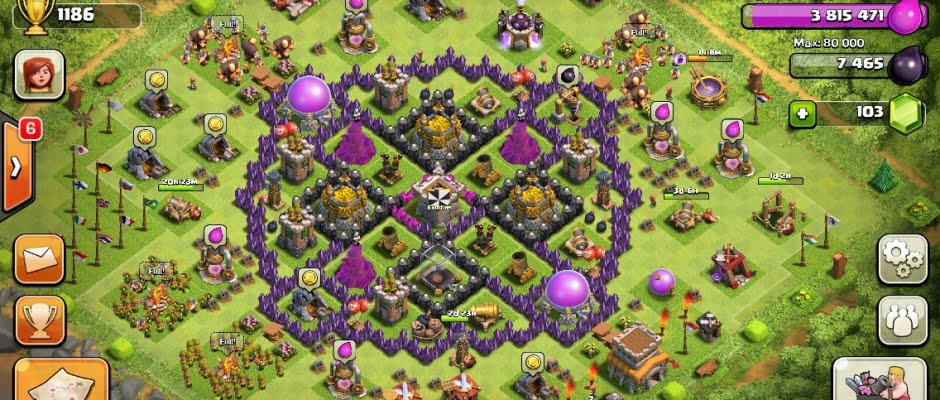Open the builder shop button
This screenshot has height=400, width=940.
(x=880, y=380)
